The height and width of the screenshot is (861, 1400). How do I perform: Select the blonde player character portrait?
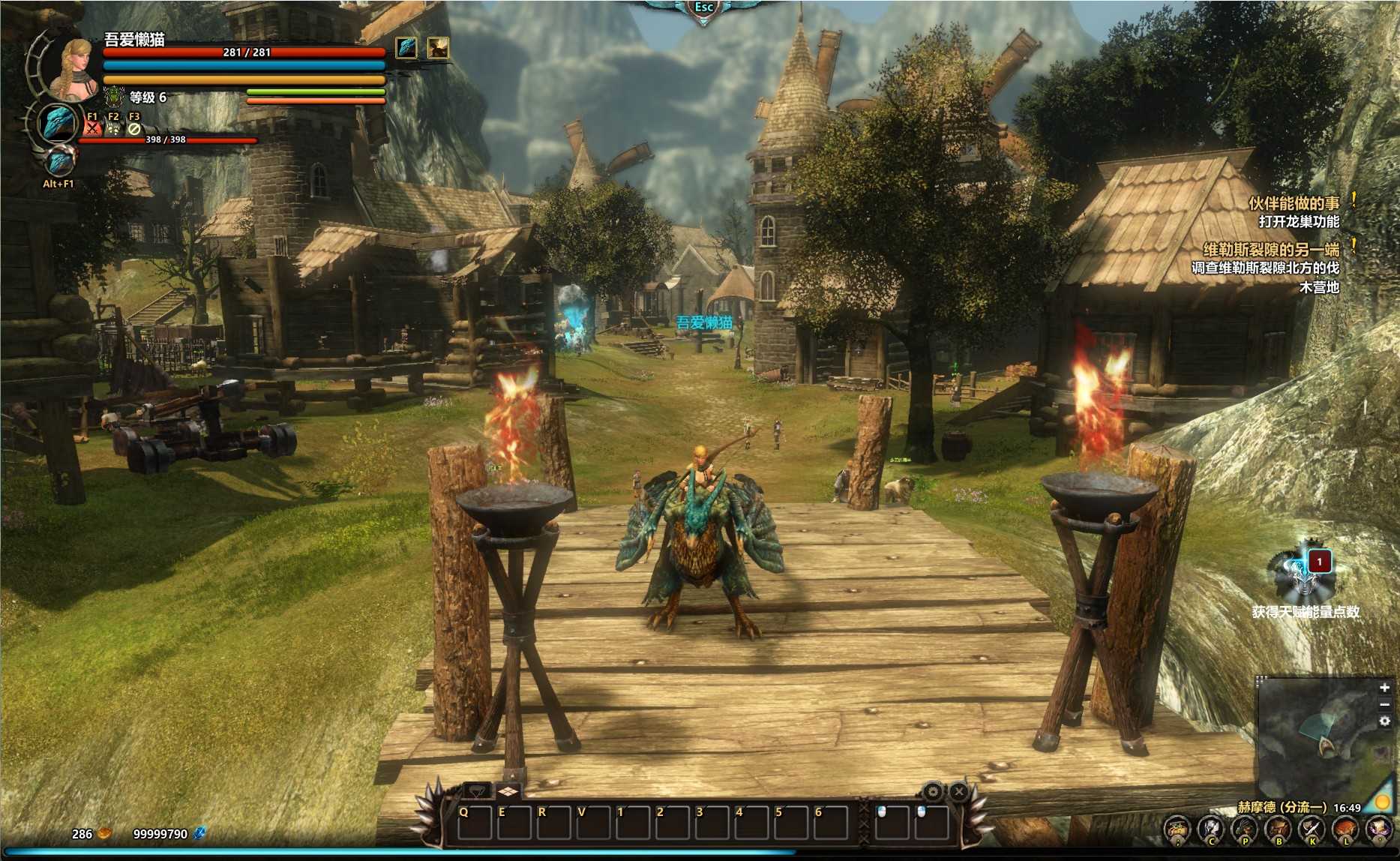click(73, 70)
